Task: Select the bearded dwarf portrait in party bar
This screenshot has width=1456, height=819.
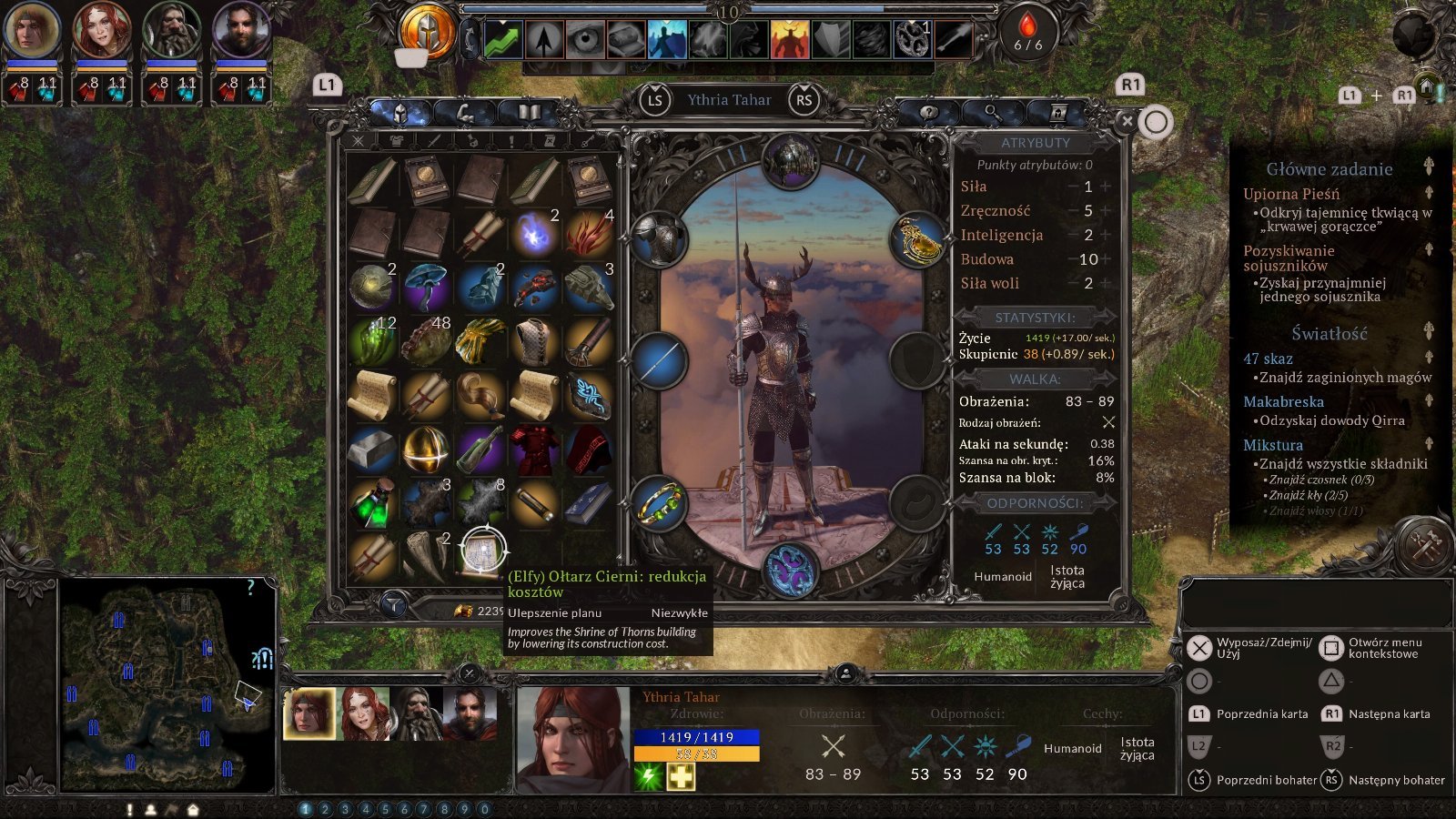Action: pyautogui.click(x=419, y=713)
